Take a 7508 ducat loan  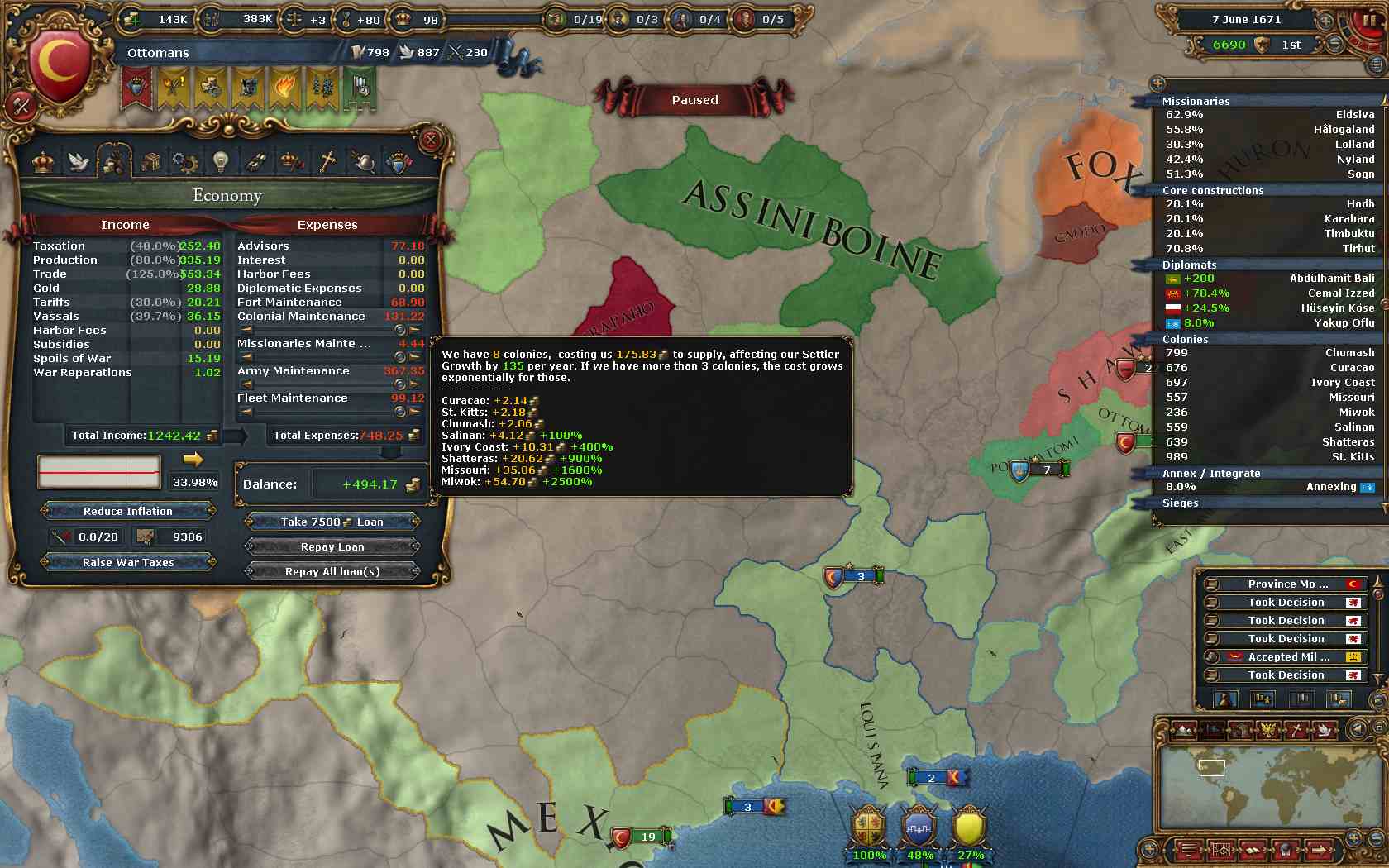coord(332,522)
